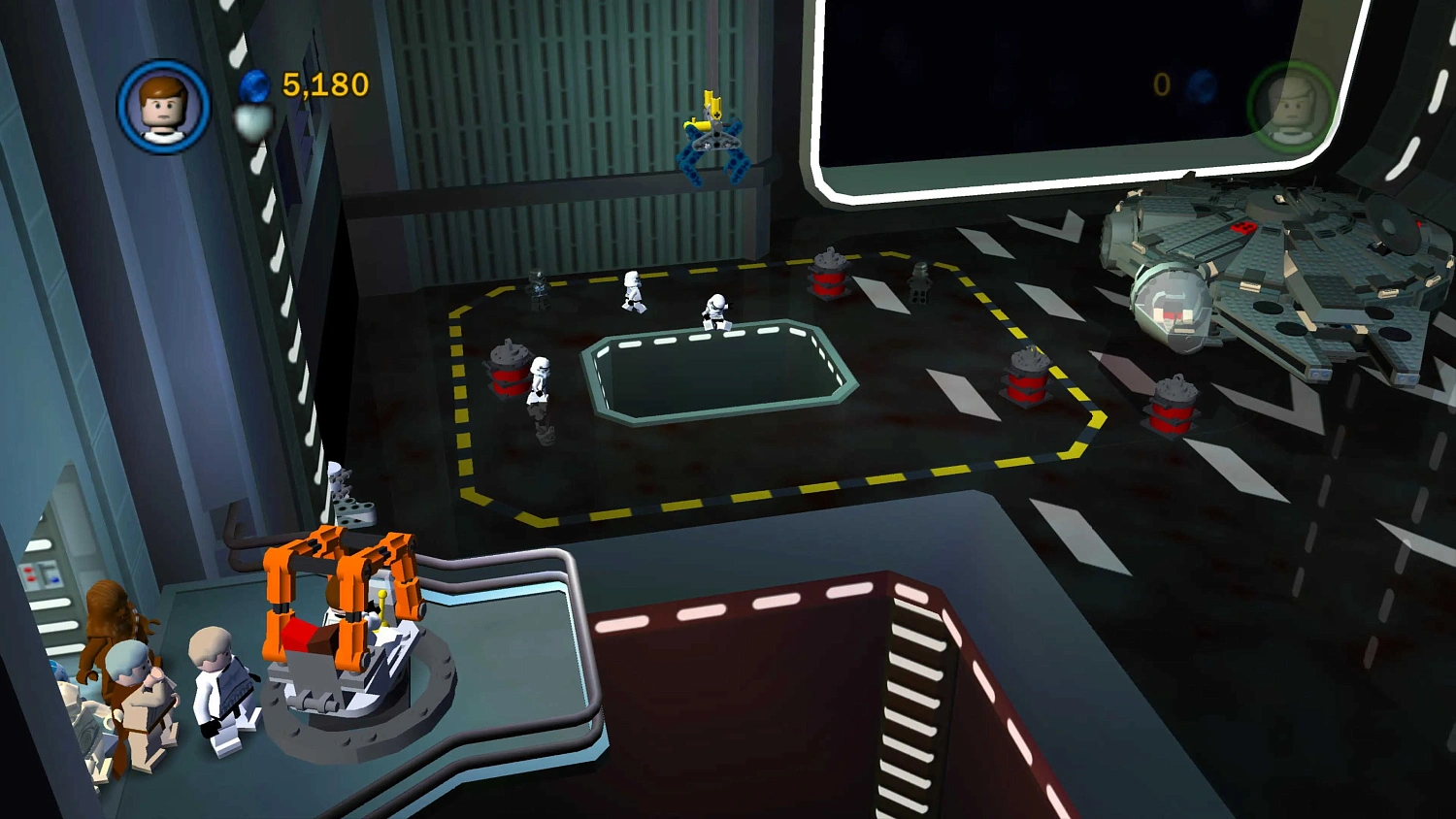Click the blue button on the wall panel
Image resolution: width=1456 pixels, height=819 pixels.
tap(54, 578)
